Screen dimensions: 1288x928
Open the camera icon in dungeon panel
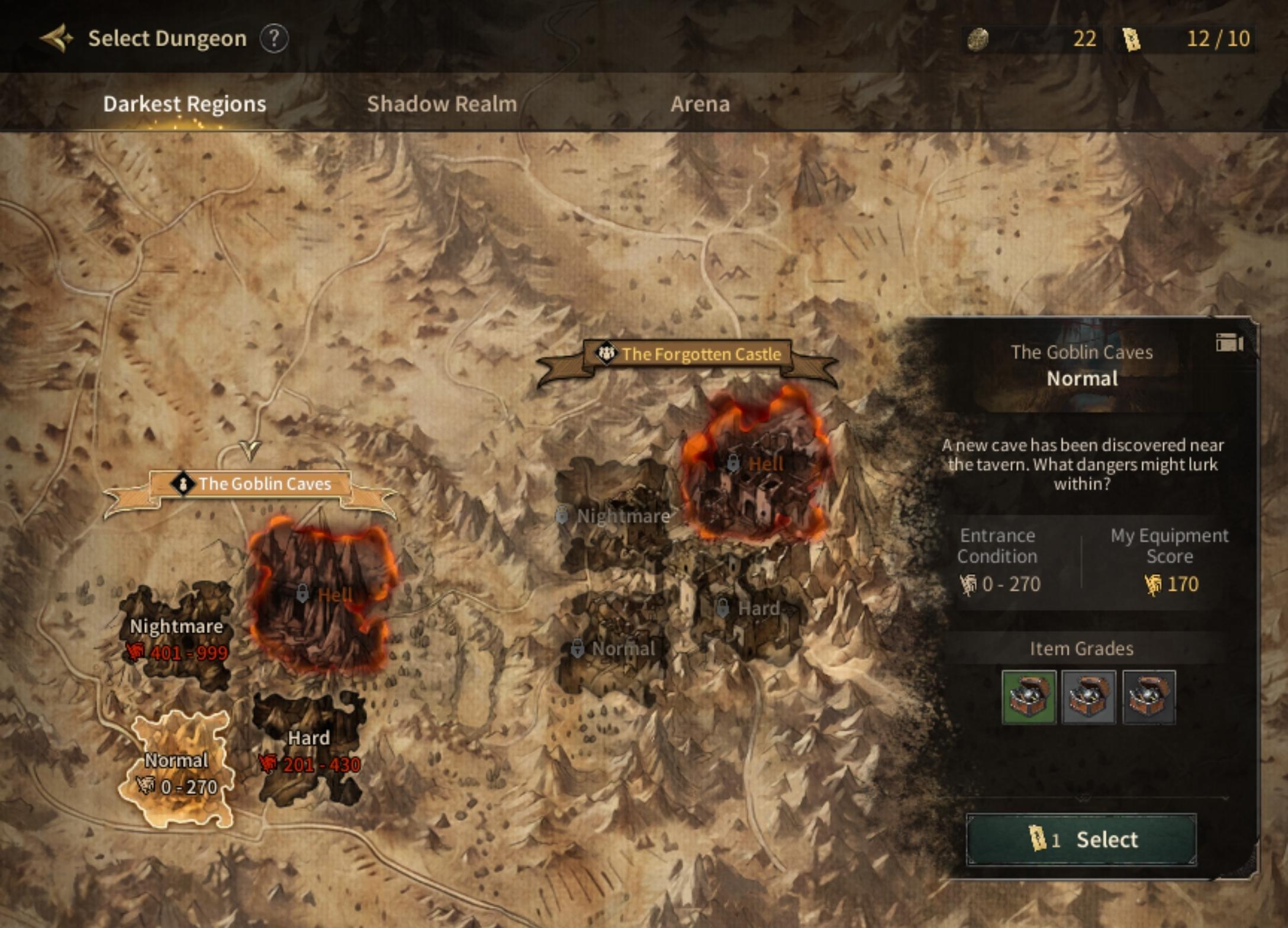point(1229,343)
